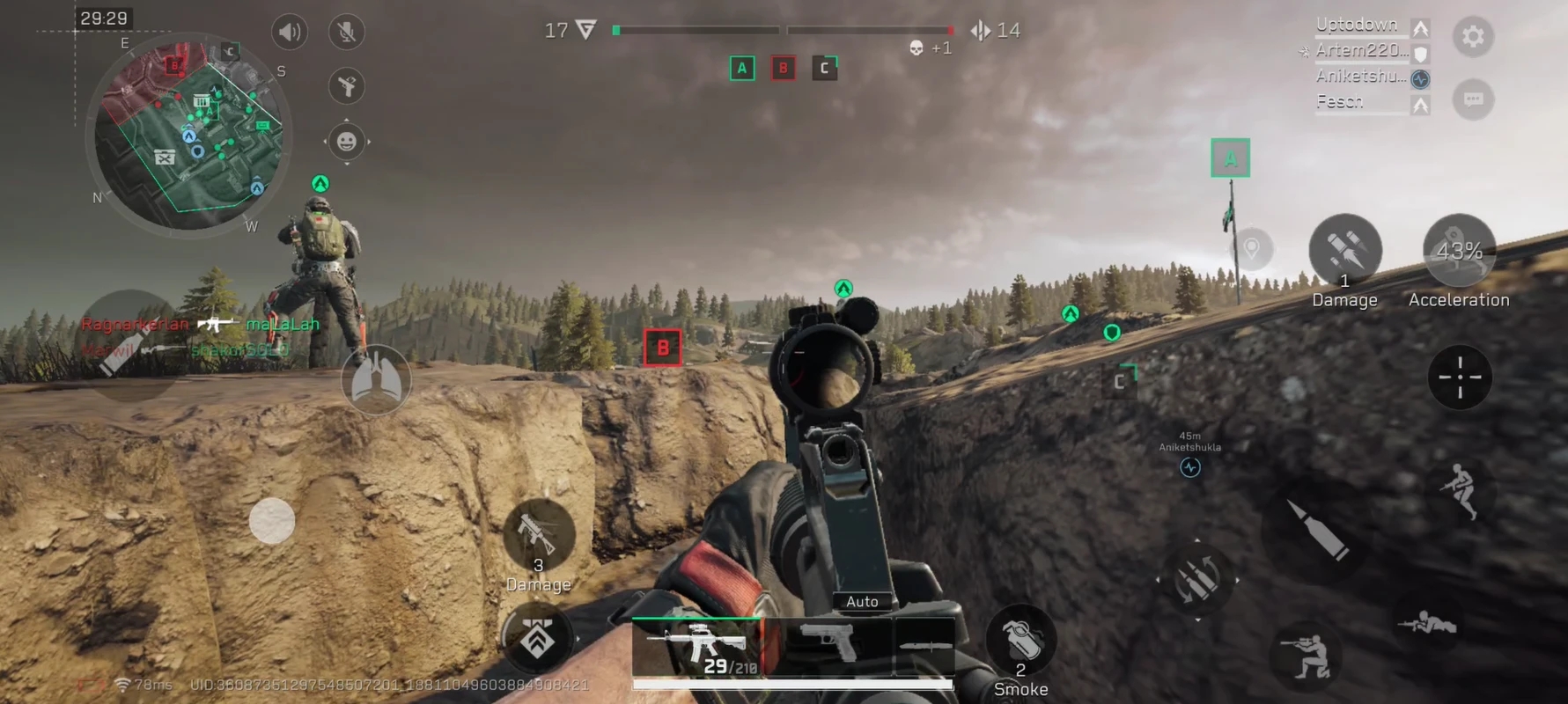Viewport: 1568px width, 704px height.
Task: Switch to the pistol weapon slot
Action: [x=828, y=643]
